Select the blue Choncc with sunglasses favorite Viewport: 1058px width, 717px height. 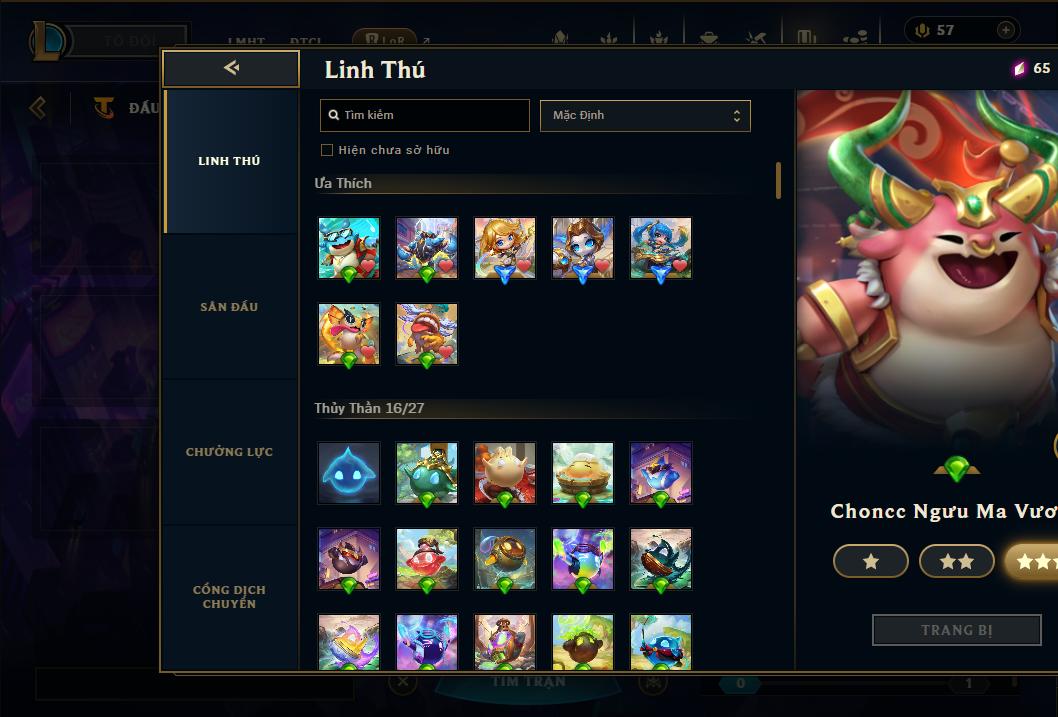coord(349,248)
